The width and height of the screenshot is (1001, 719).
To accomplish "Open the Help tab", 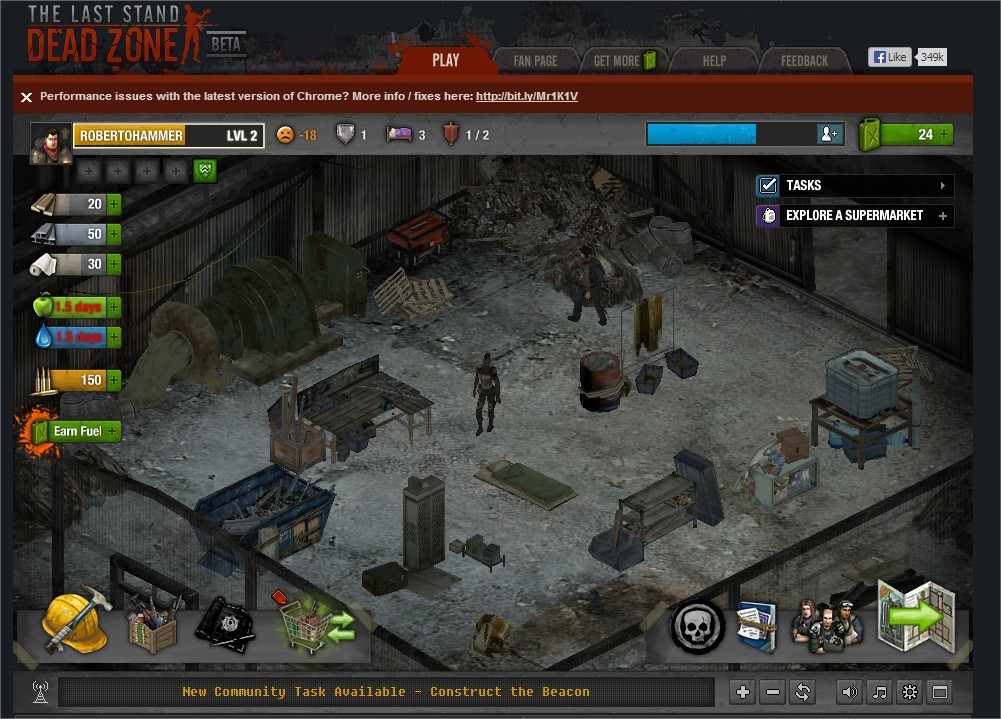I will (714, 61).
